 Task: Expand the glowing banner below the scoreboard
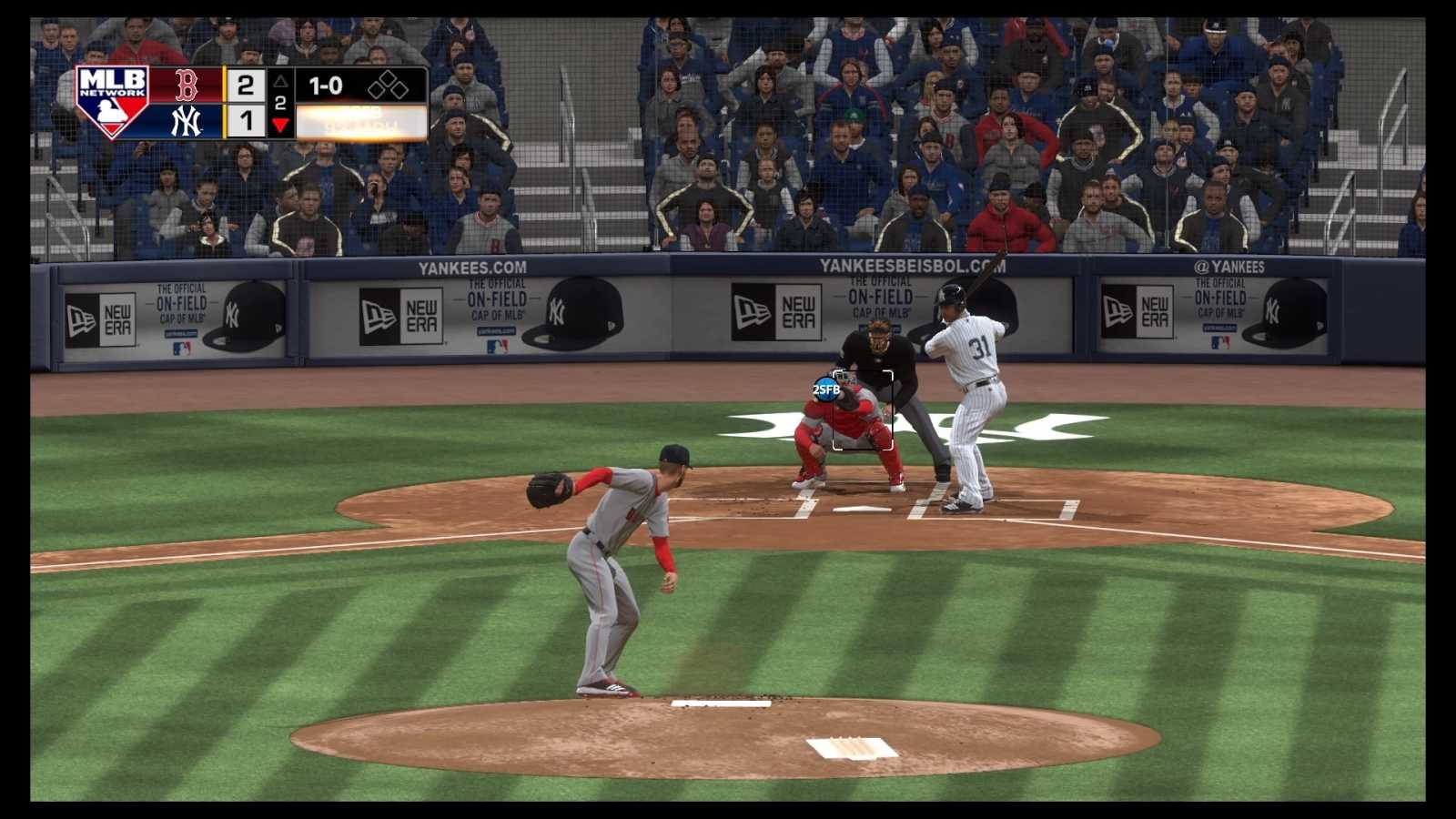(x=360, y=118)
